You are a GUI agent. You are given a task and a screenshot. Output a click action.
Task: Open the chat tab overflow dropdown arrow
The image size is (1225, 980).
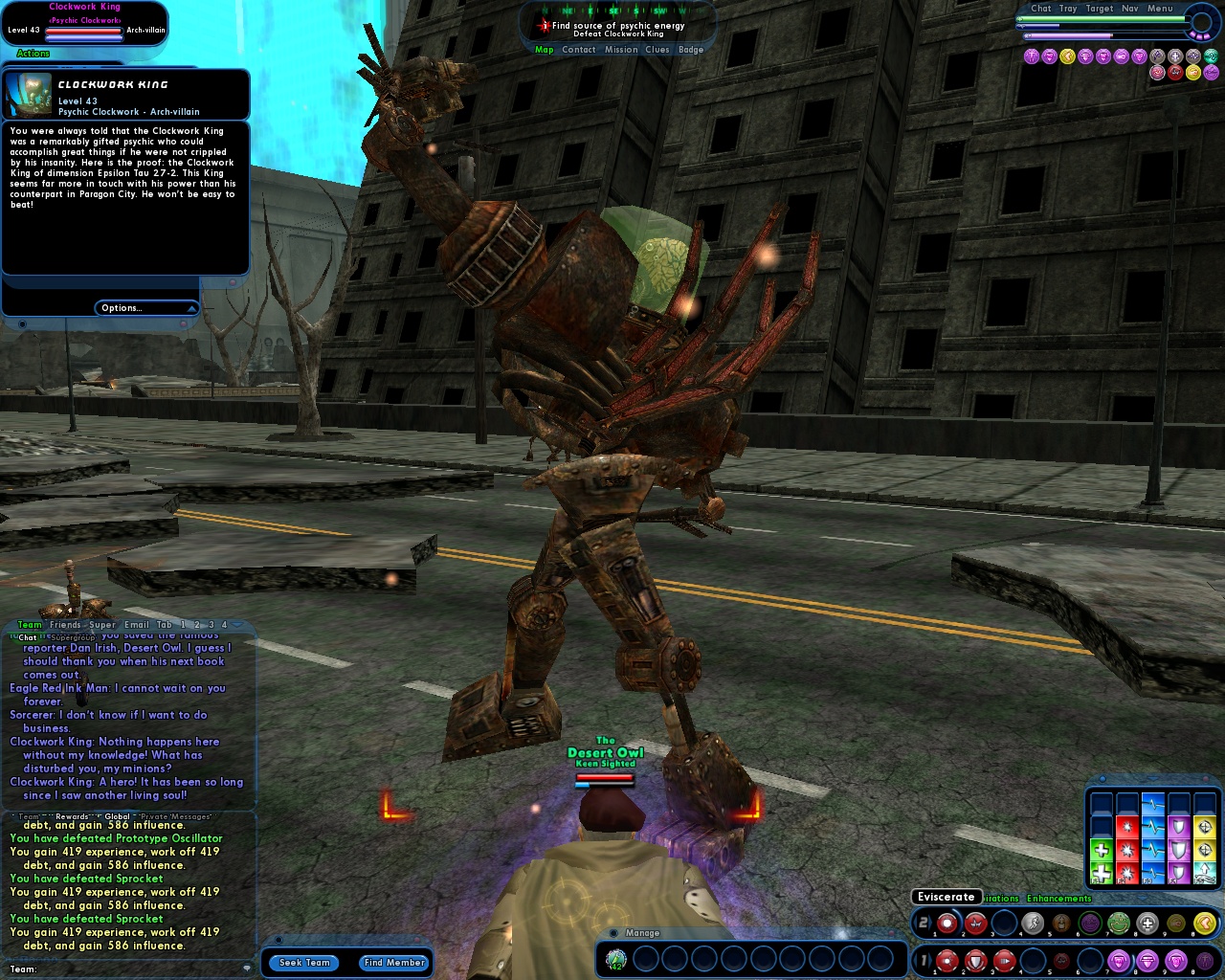(236, 625)
